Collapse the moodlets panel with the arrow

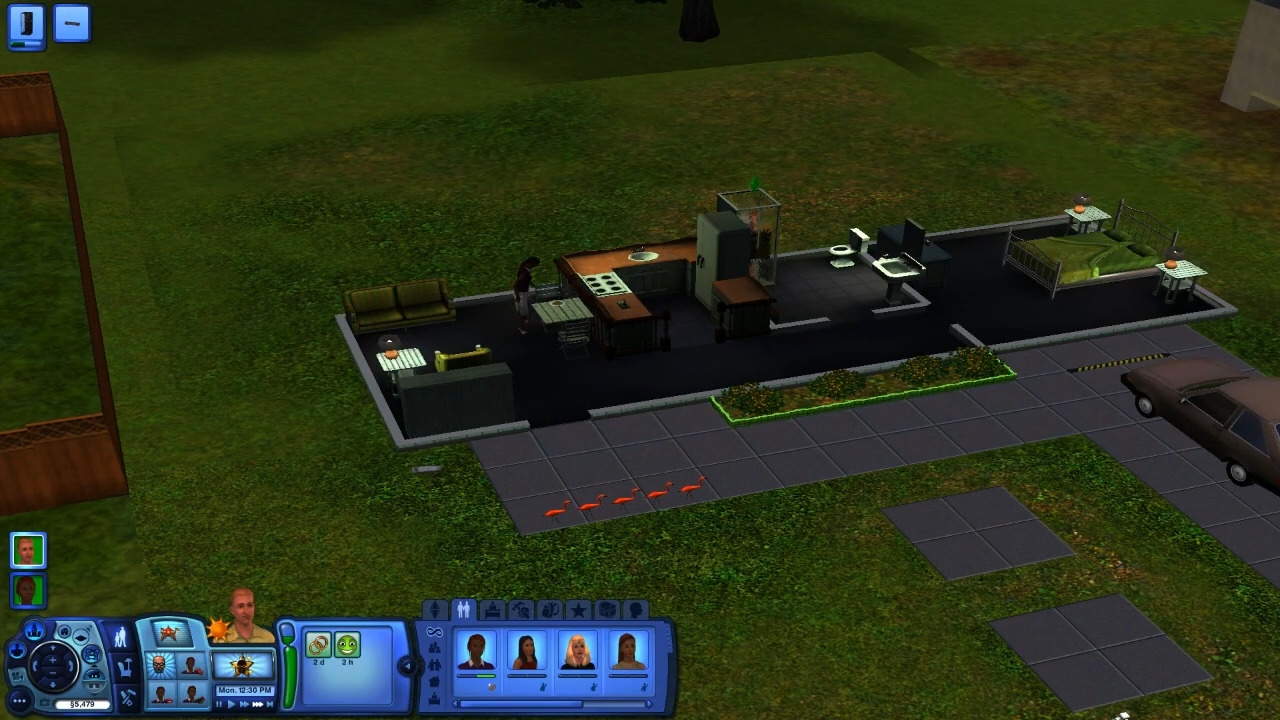tap(408, 667)
